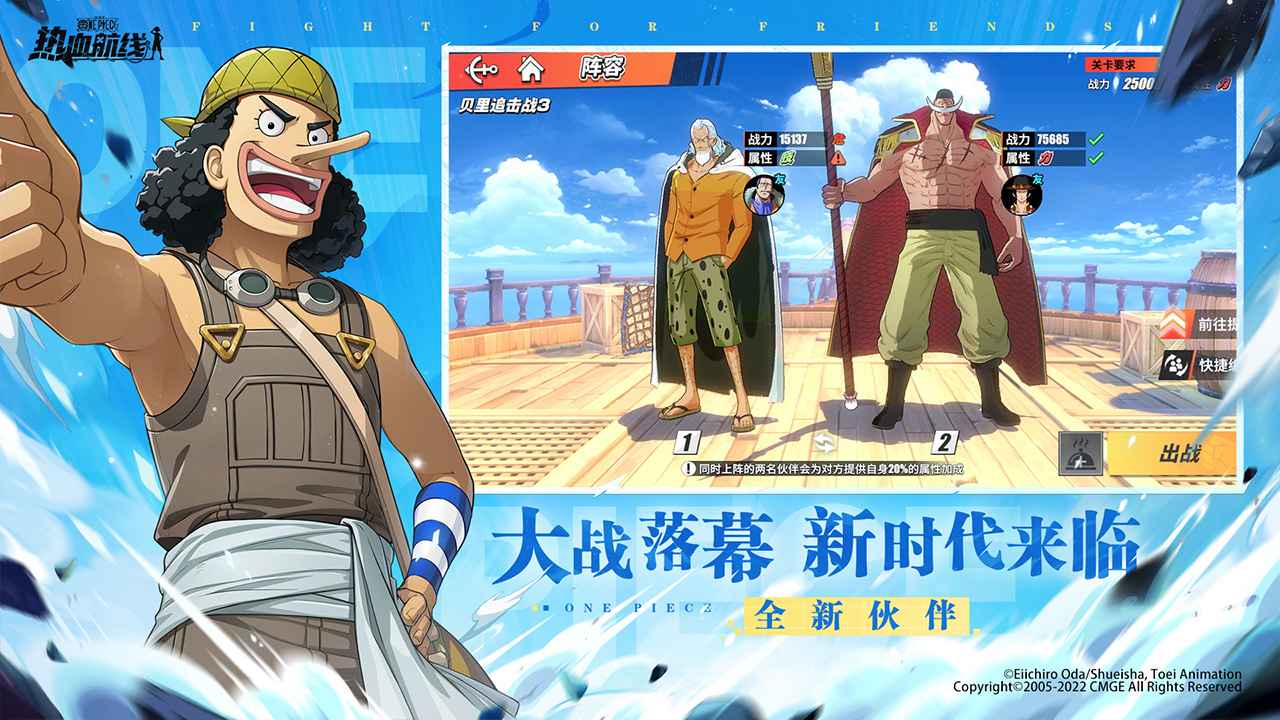The image size is (1280, 720).
Task: Click the Den Den Mushi icon beside 出战
Action: (x=1079, y=452)
